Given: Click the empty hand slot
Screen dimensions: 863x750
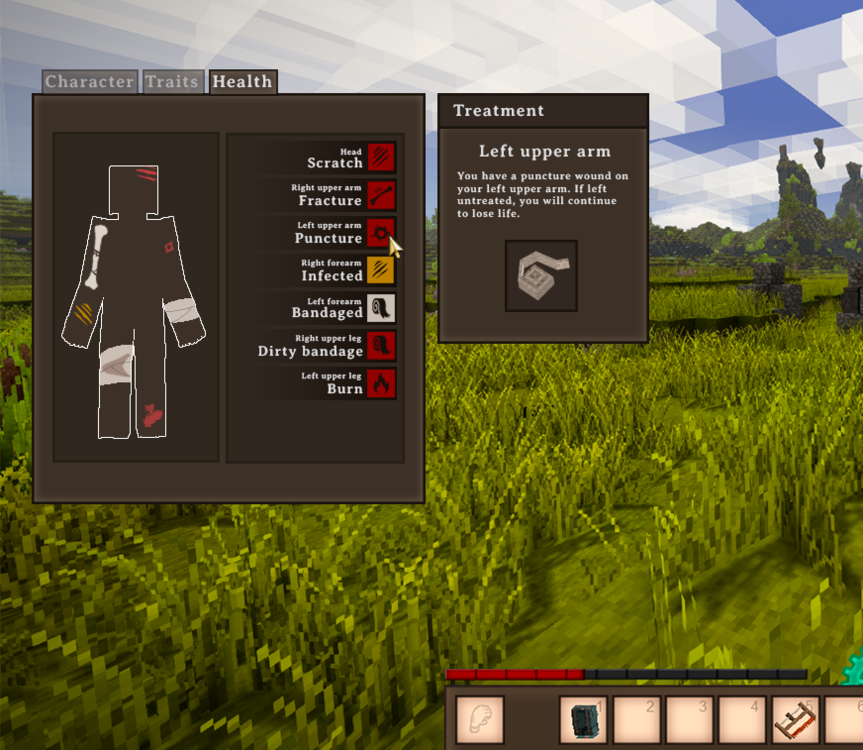Looking at the screenshot, I should click(x=480, y=720).
